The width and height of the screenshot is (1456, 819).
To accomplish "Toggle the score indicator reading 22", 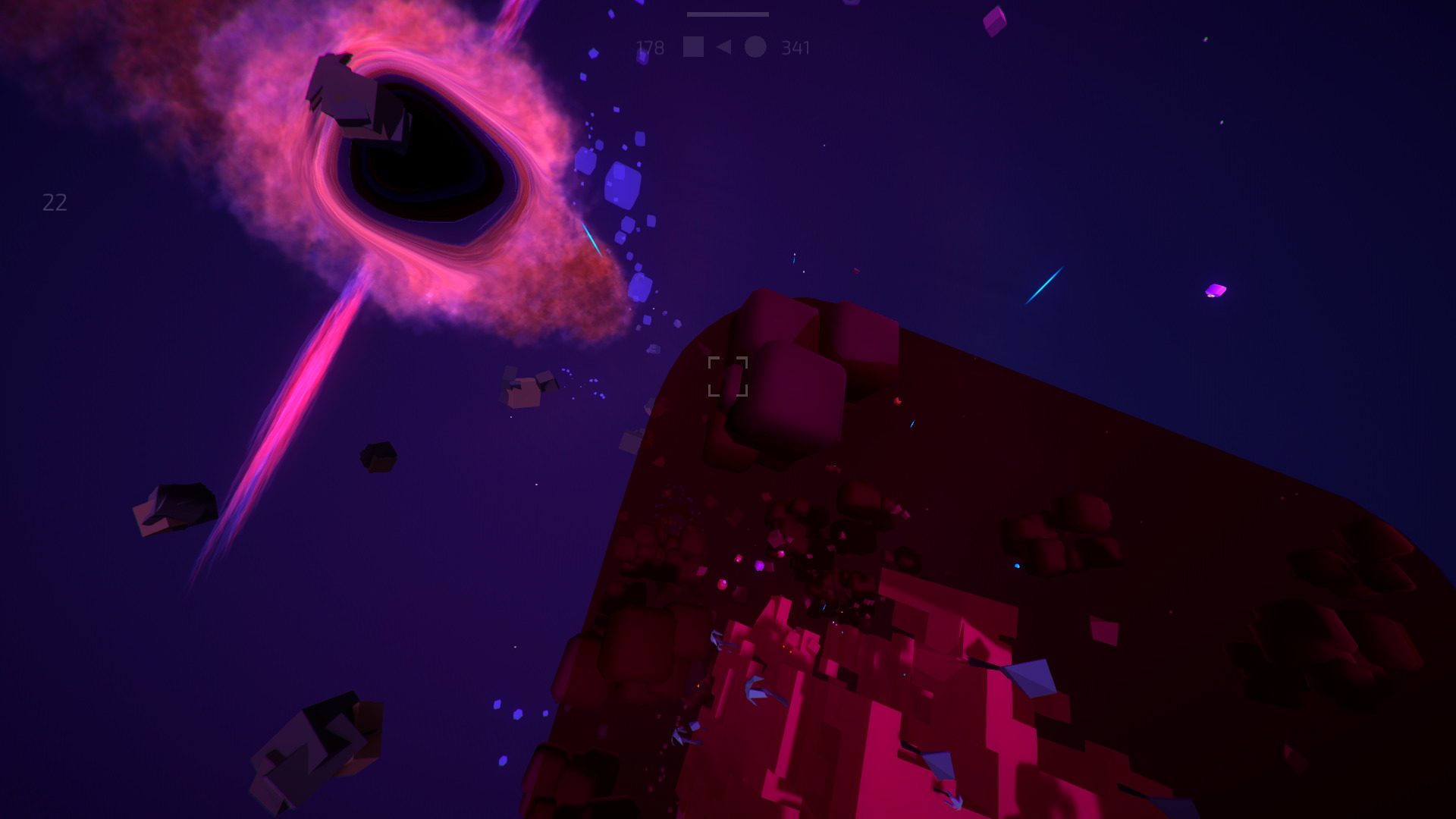I will [x=53, y=202].
